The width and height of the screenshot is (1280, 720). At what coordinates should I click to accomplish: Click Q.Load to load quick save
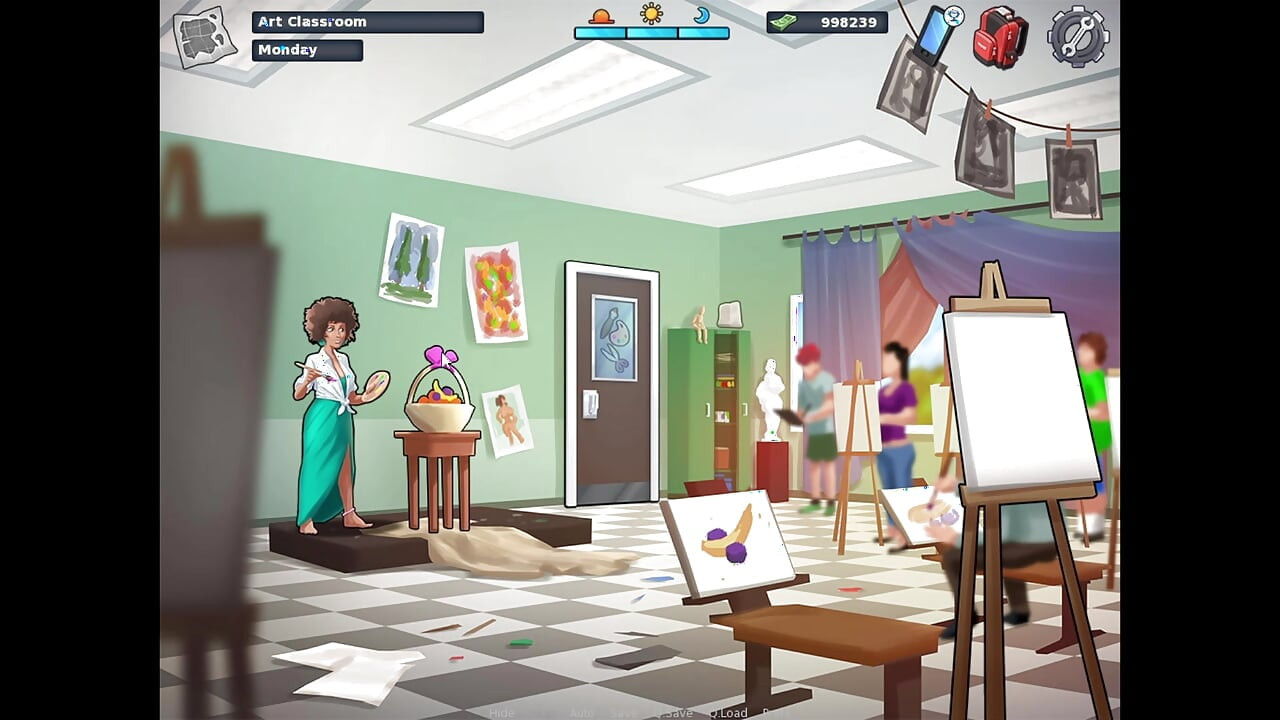tap(728, 712)
